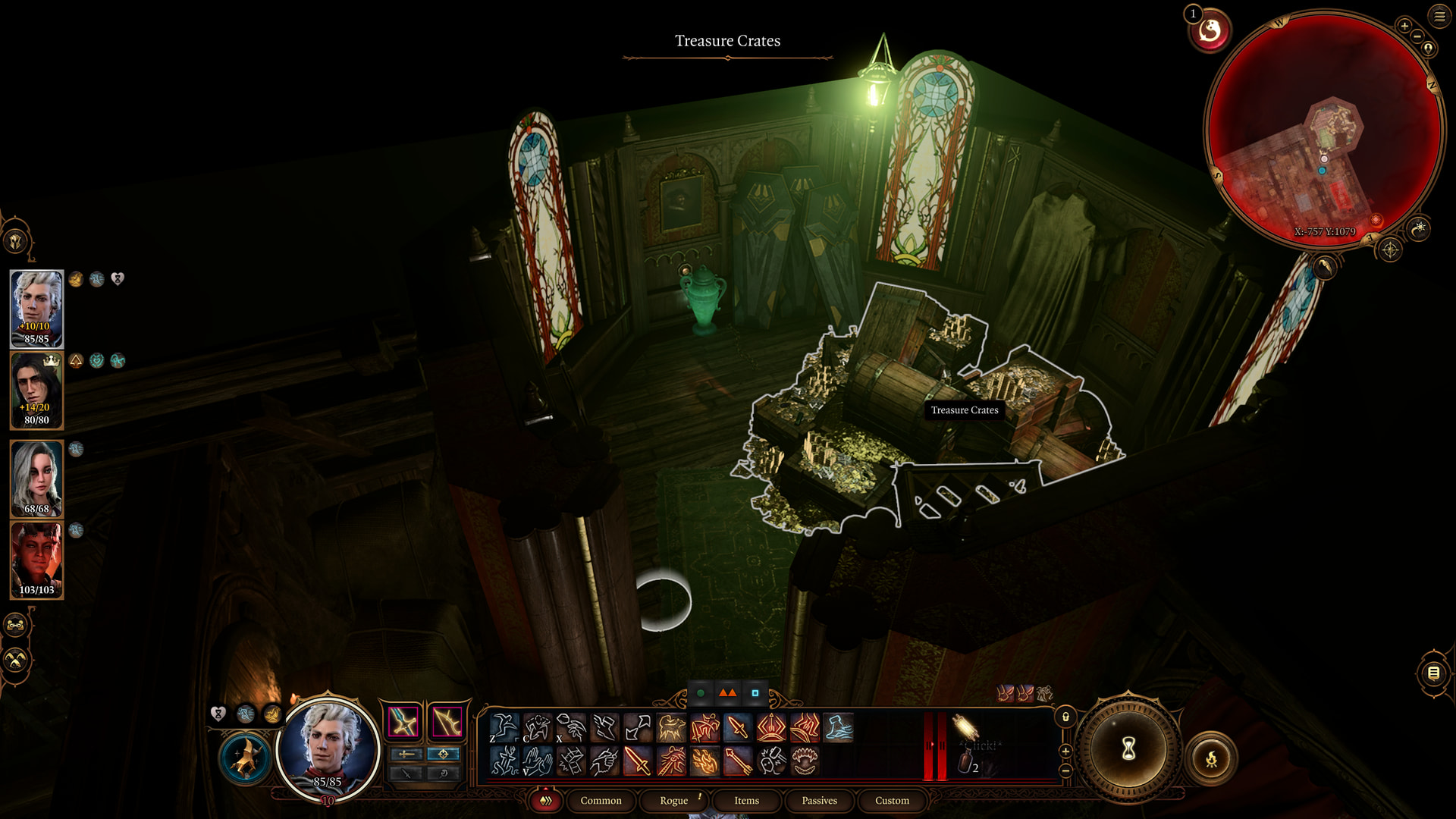Screen dimensions: 1456x819
Task: Switch to the Common hotbar tab
Action: click(x=601, y=800)
